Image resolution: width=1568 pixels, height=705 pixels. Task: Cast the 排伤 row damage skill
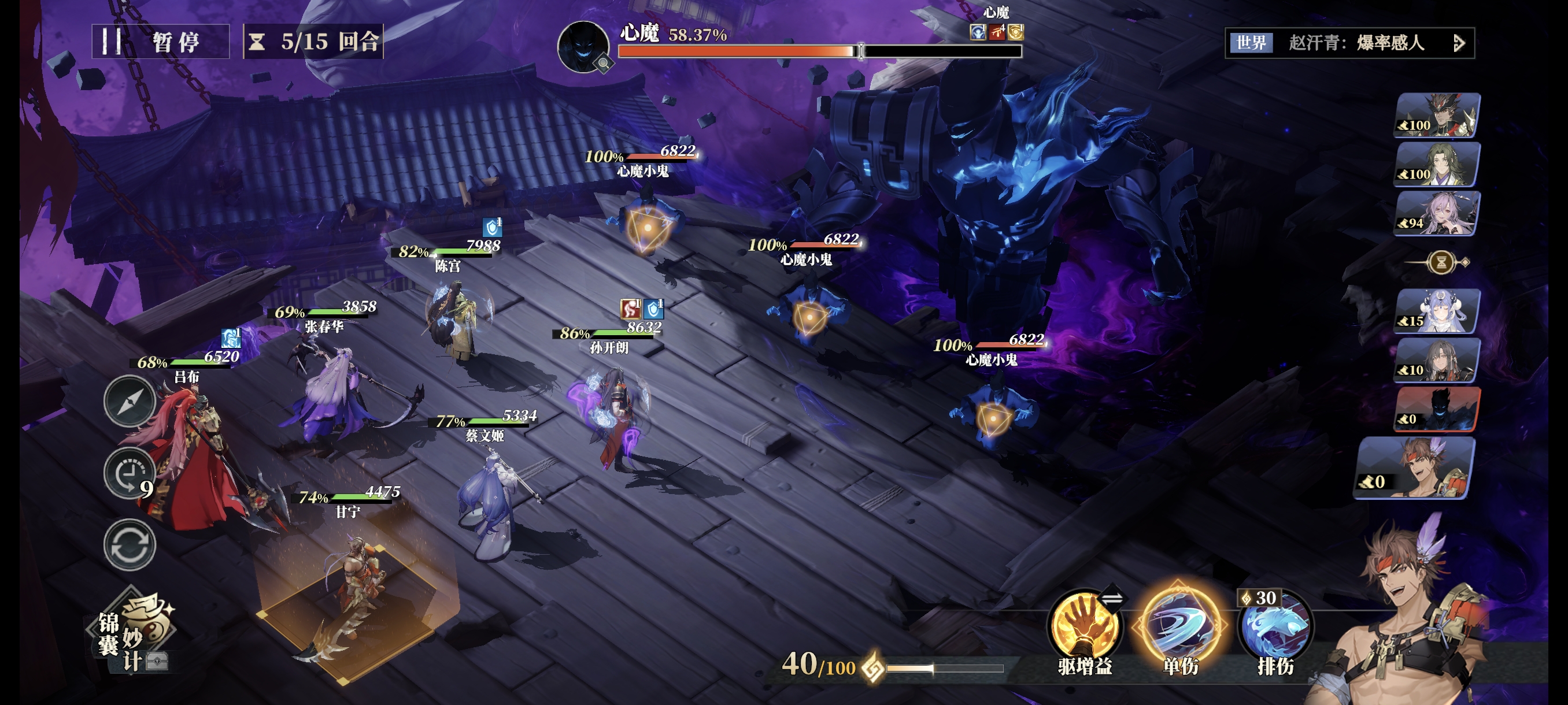(x=1275, y=628)
